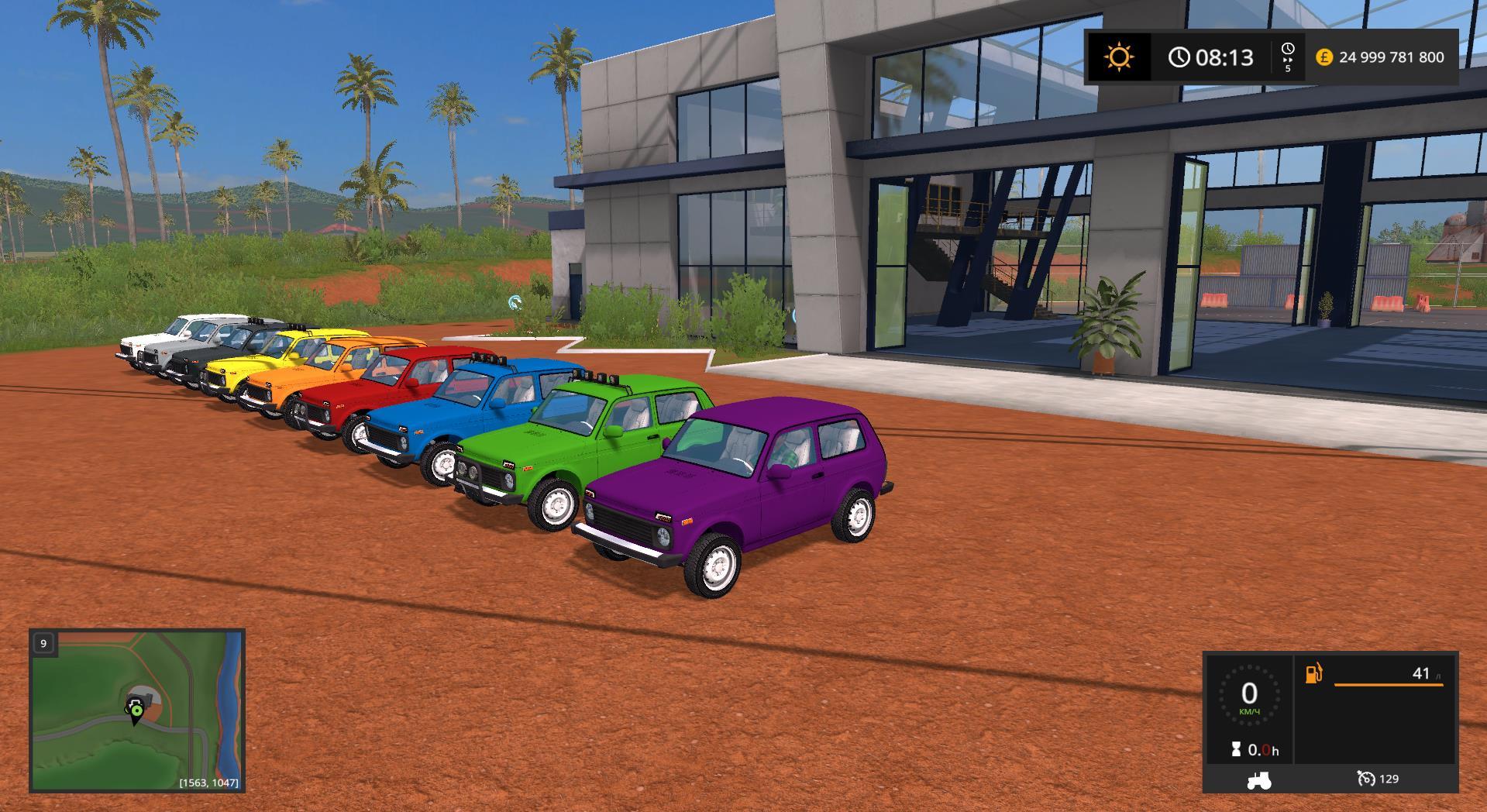Select the player vehicle marker on the minimap

[x=136, y=710]
